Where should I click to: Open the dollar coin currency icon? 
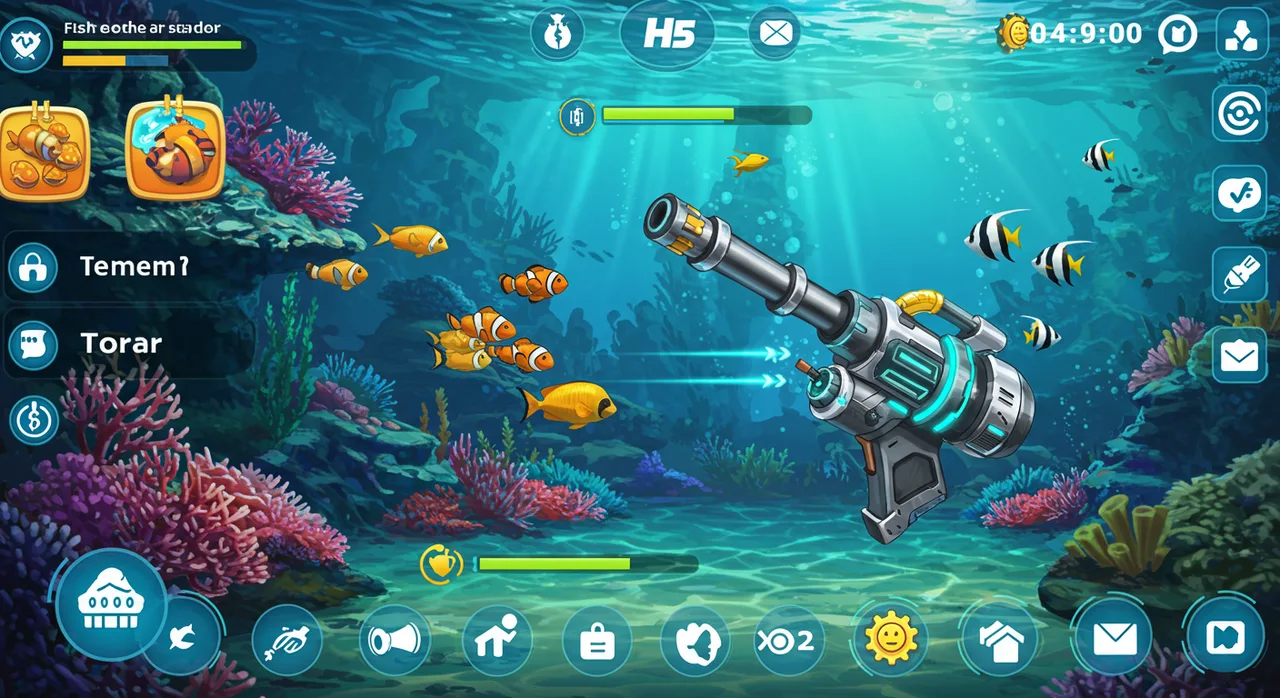(34, 420)
